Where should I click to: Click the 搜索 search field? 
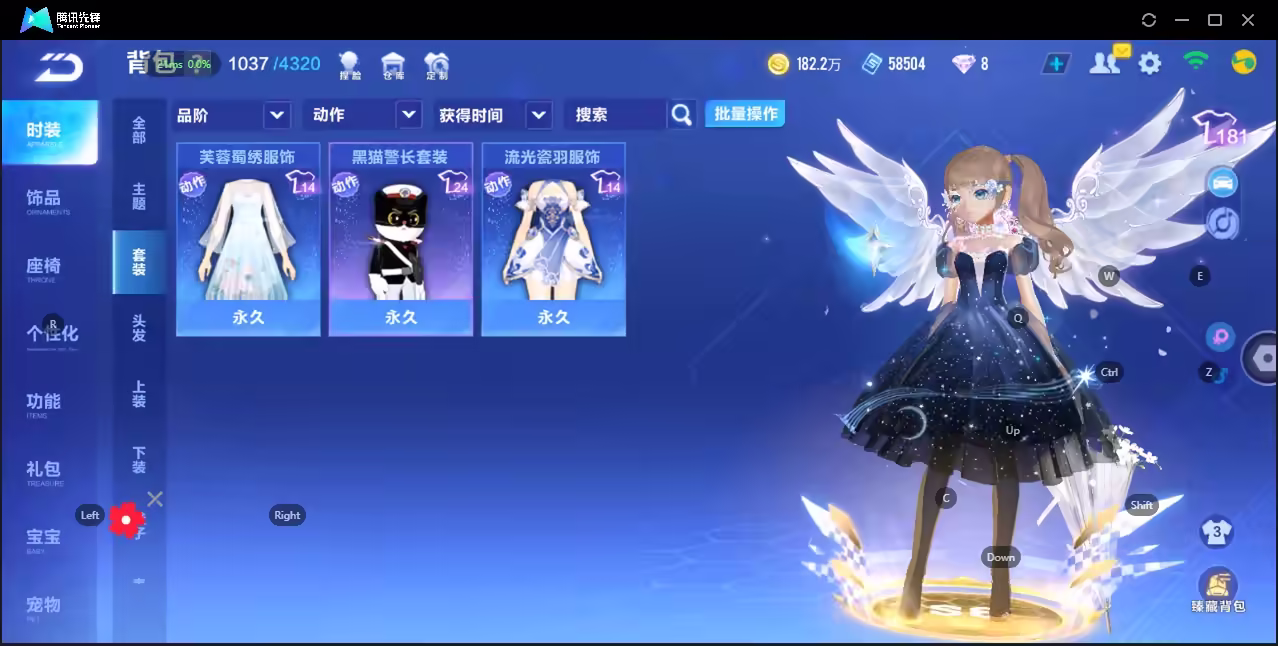pyautogui.click(x=614, y=115)
